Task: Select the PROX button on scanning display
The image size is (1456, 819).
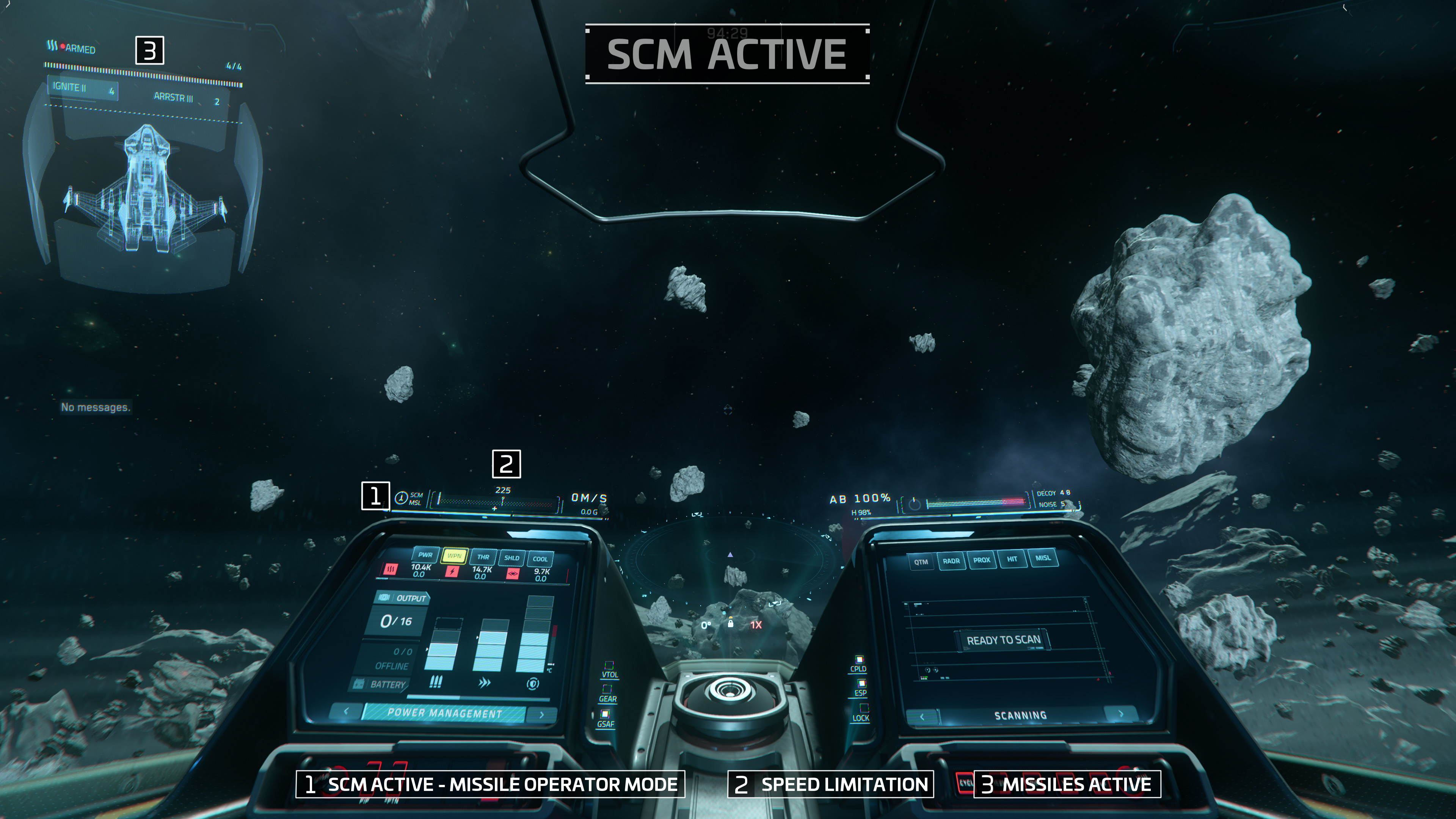Action: tap(981, 560)
